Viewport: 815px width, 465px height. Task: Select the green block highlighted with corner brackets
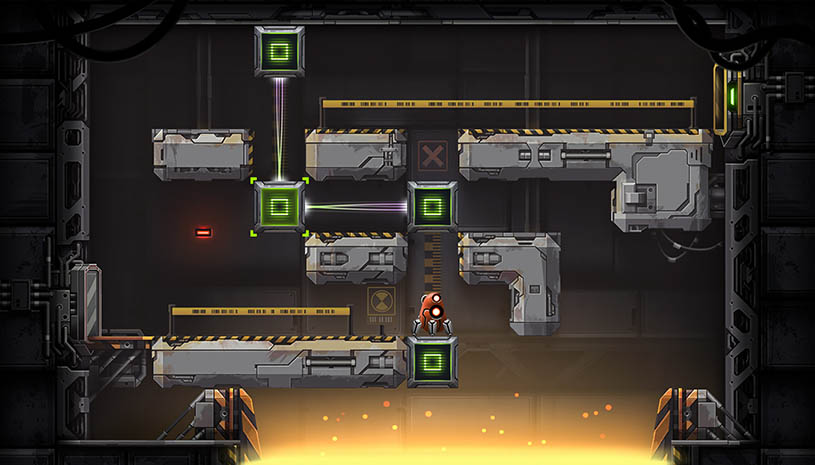click(x=279, y=207)
